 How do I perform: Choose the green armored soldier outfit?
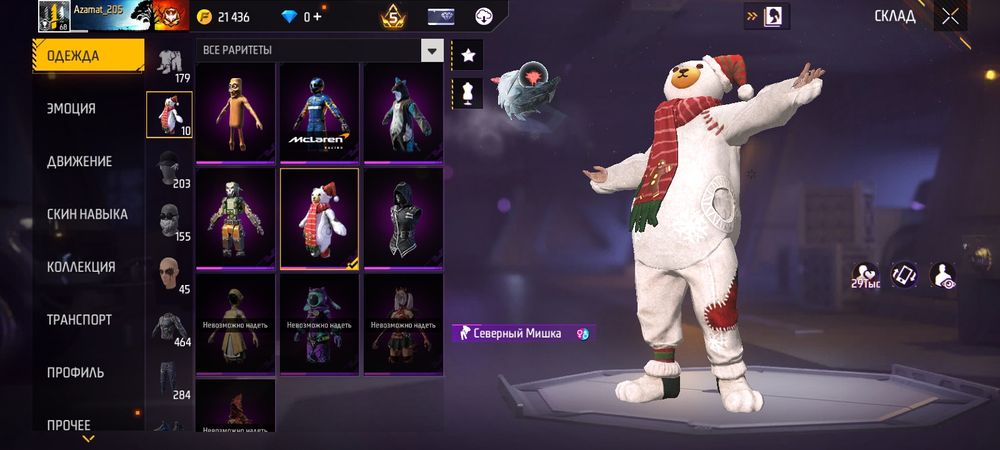[235, 218]
